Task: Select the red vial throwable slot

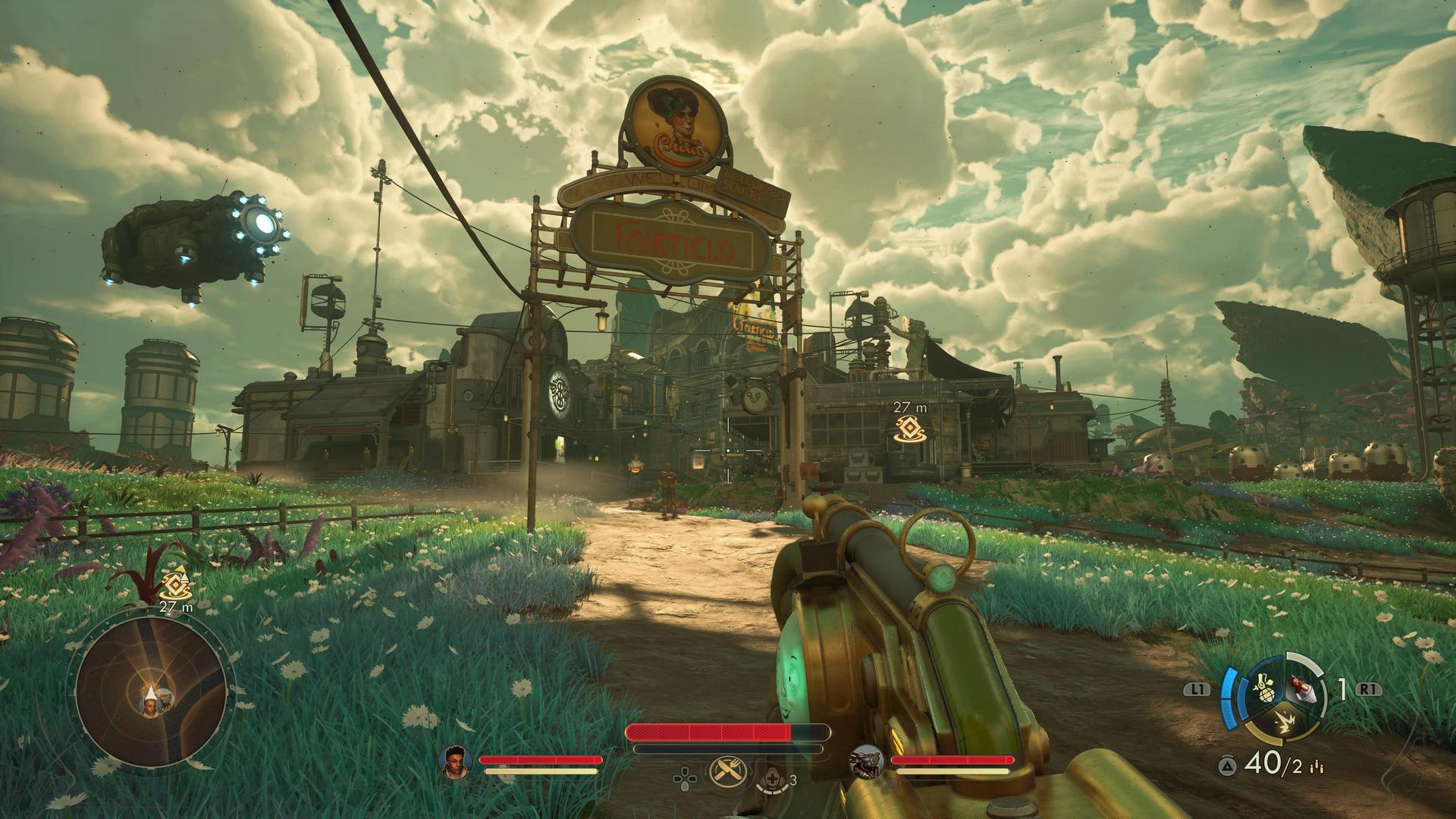Action: click(x=1301, y=690)
